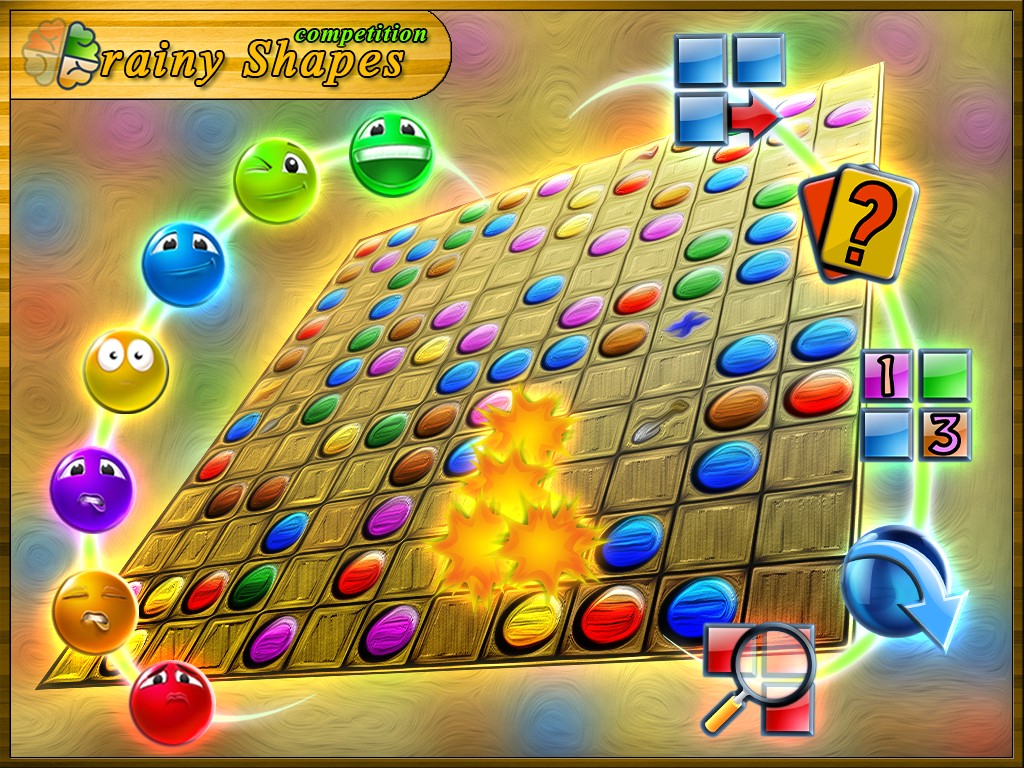Click the blue sphere with curved arrow
Viewport: 1024px width, 768px height.
897,585
